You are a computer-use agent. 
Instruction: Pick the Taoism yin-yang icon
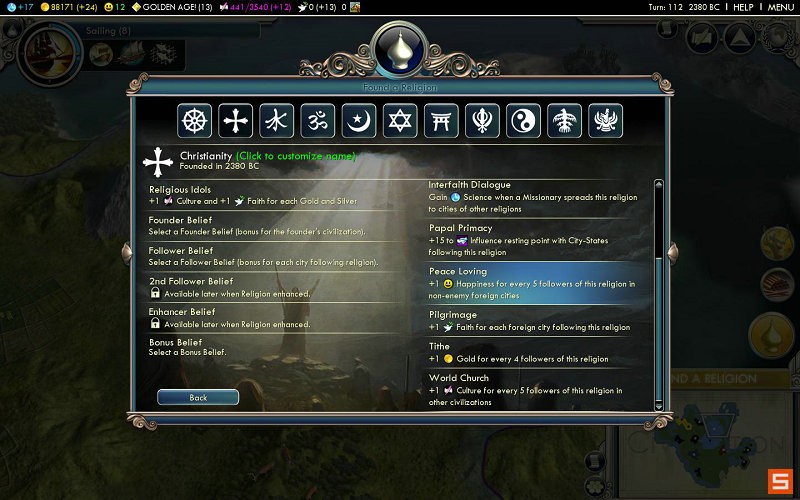tap(523, 121)
